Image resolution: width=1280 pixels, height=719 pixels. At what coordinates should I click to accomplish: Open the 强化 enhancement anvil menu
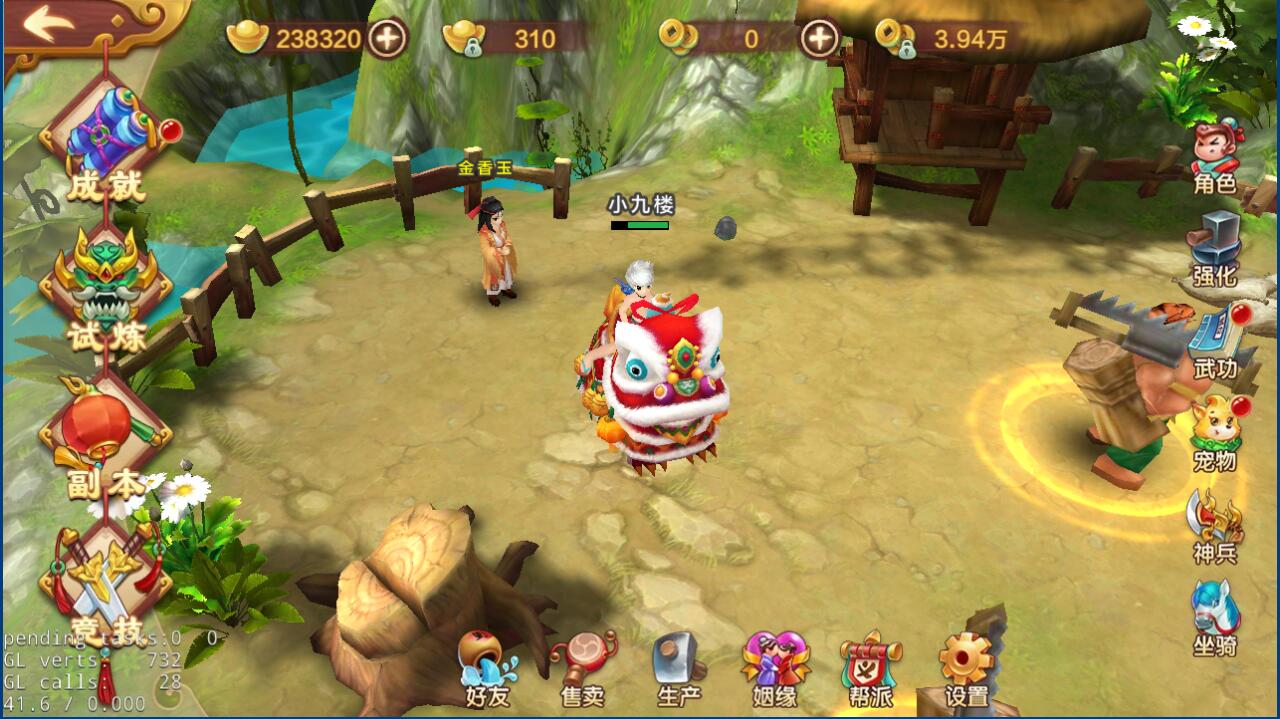1215,250
